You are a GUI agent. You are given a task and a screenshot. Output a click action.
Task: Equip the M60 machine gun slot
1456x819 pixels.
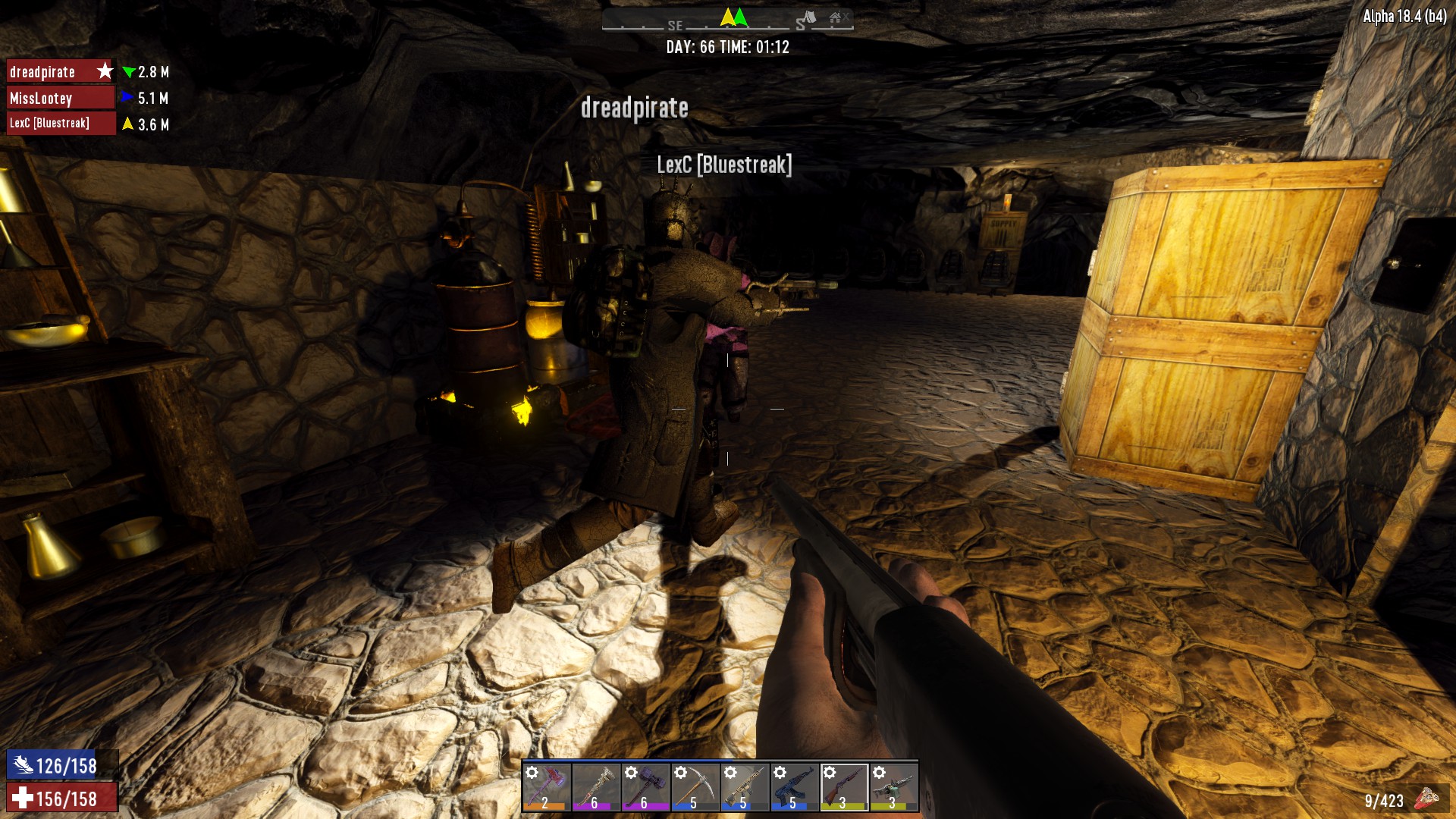[x=893, y=786]
